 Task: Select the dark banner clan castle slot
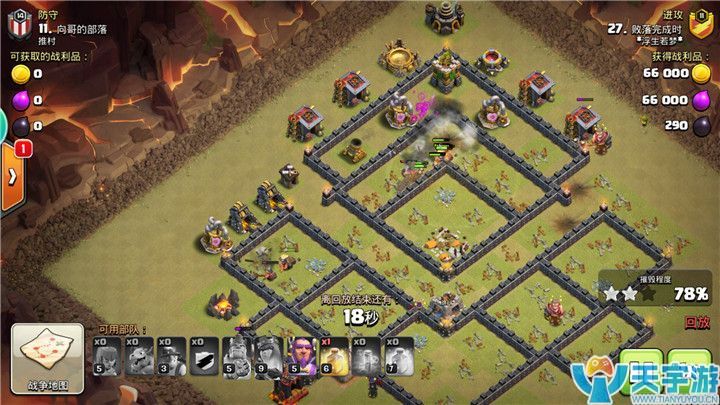click(203, 356)
